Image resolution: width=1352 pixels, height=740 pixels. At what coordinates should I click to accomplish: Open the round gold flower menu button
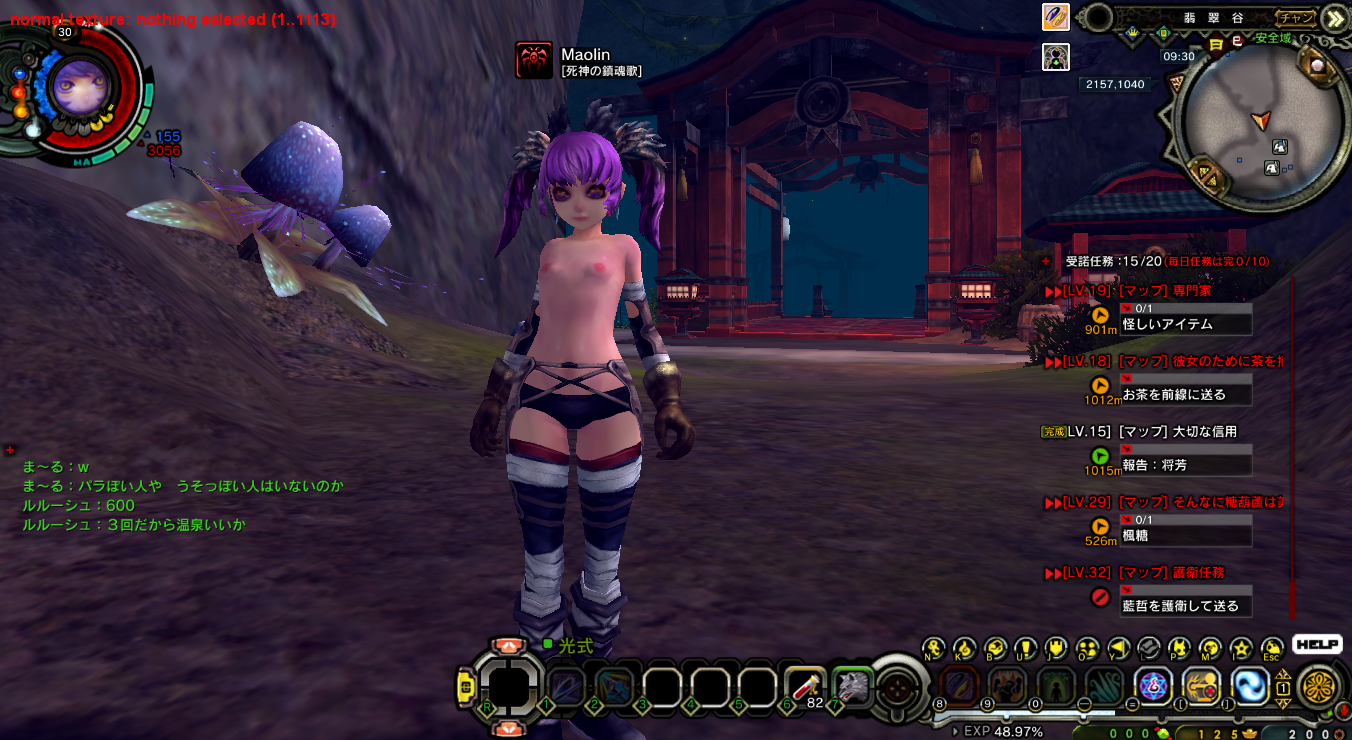point(1318,688)
